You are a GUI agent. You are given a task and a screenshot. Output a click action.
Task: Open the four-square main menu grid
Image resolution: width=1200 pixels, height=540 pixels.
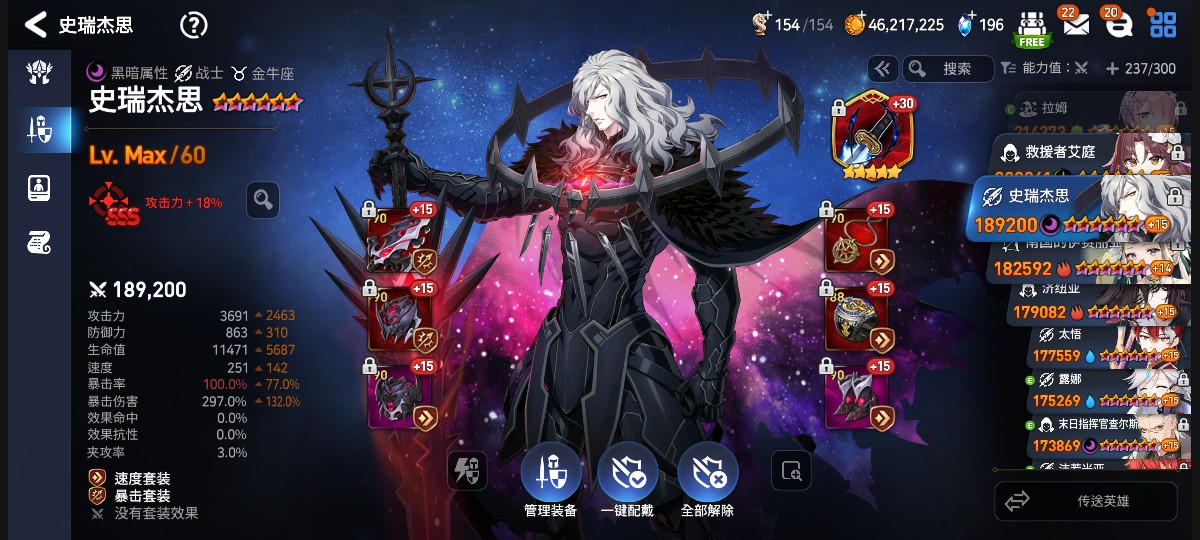[1163, 25]
